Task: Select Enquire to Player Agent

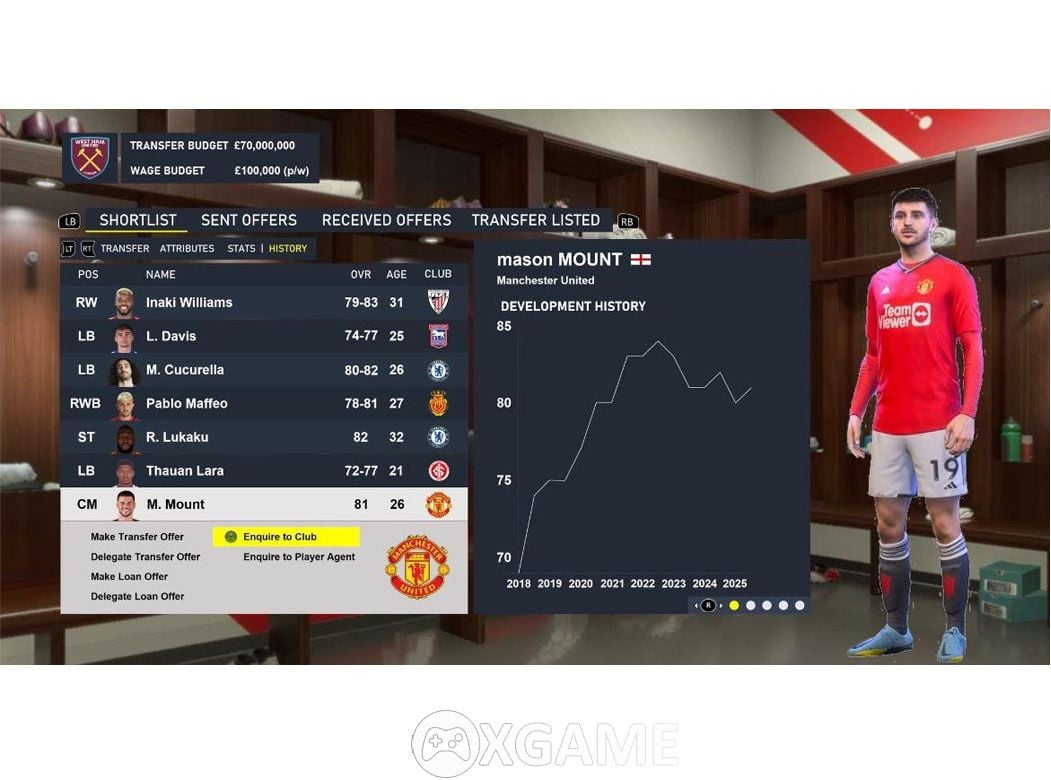Action: point(299,557)
